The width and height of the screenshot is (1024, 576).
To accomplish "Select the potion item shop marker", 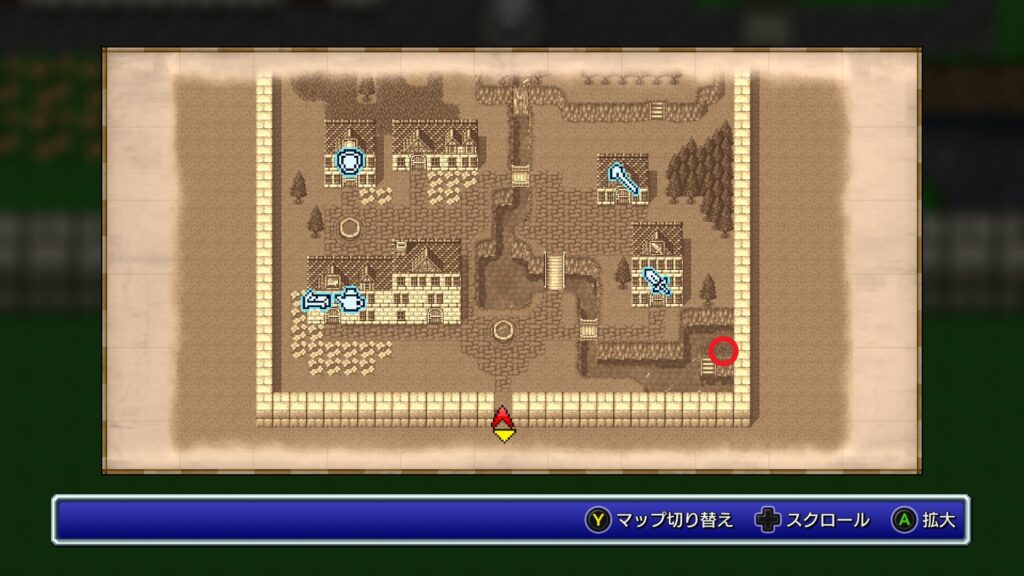I will click(x=351, y=299).
